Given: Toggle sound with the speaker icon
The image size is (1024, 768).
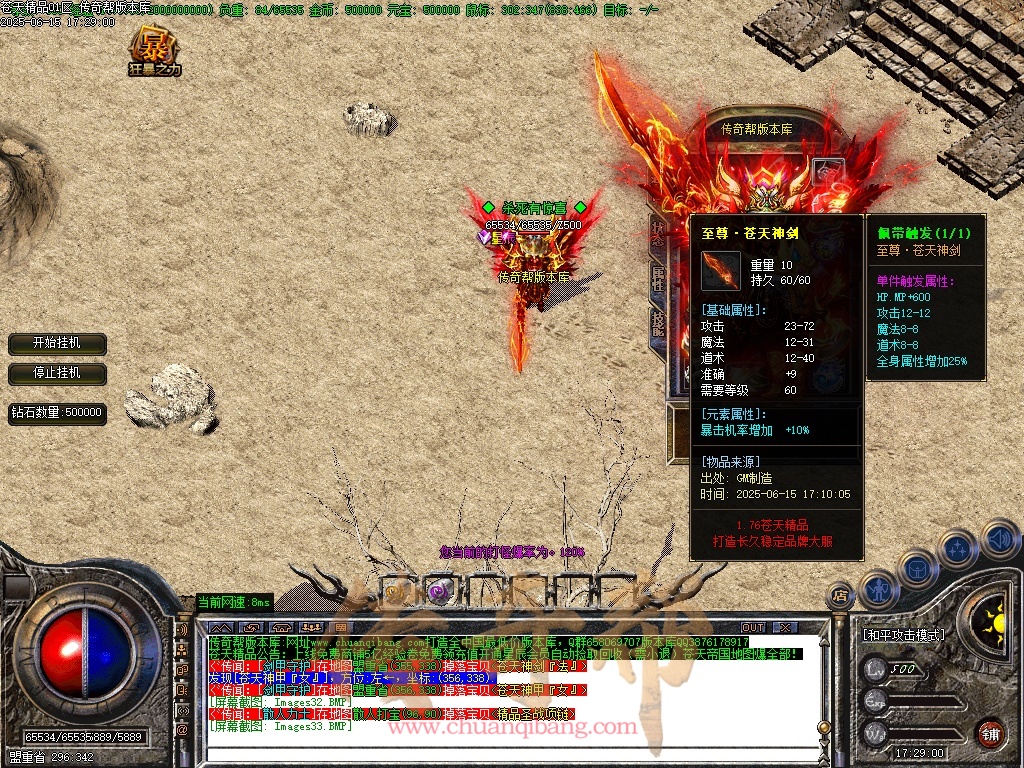Looking at the screenshot, I should [x=999, y=539].
